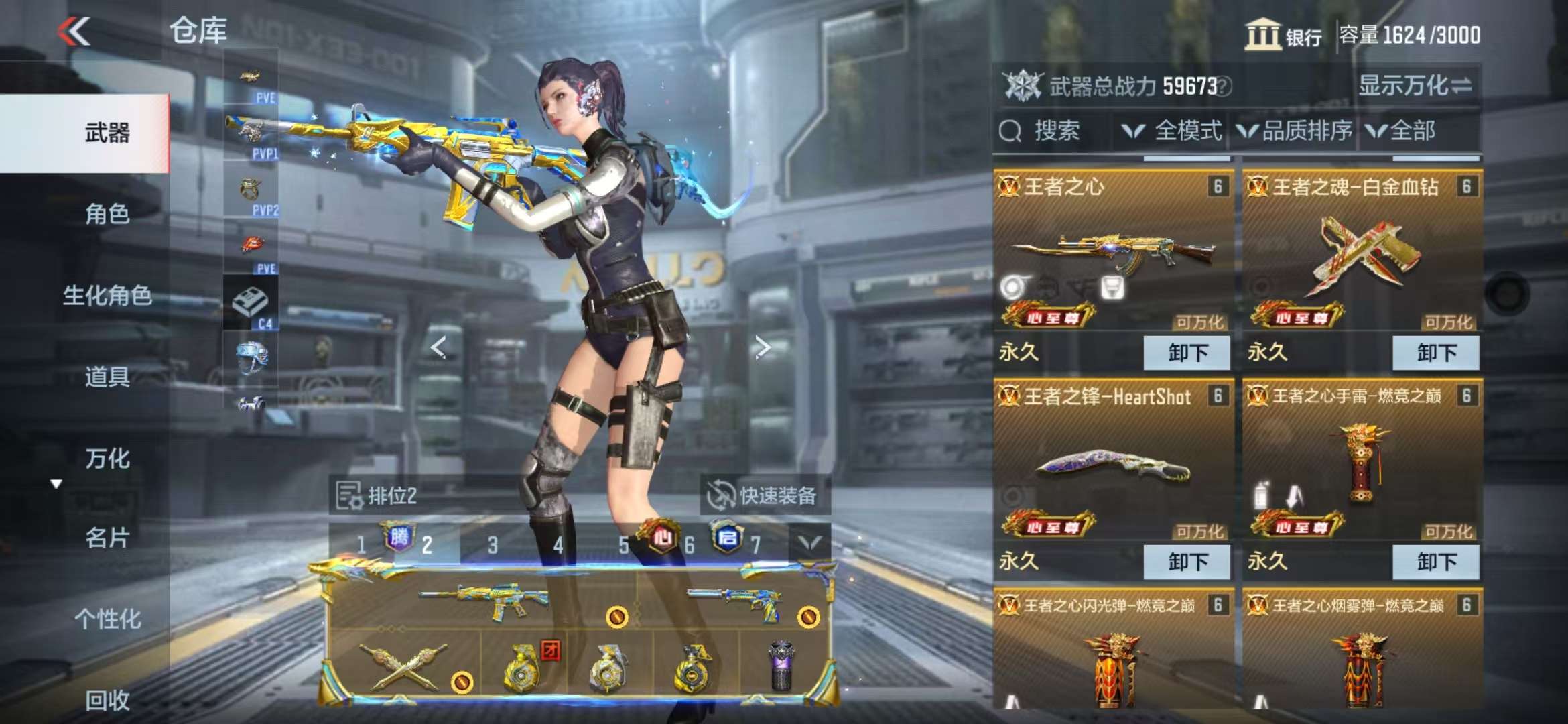Viewport: 1568px width, 724px height.
Task: Go back using the double-arrow button
Action: coord(74,31)
